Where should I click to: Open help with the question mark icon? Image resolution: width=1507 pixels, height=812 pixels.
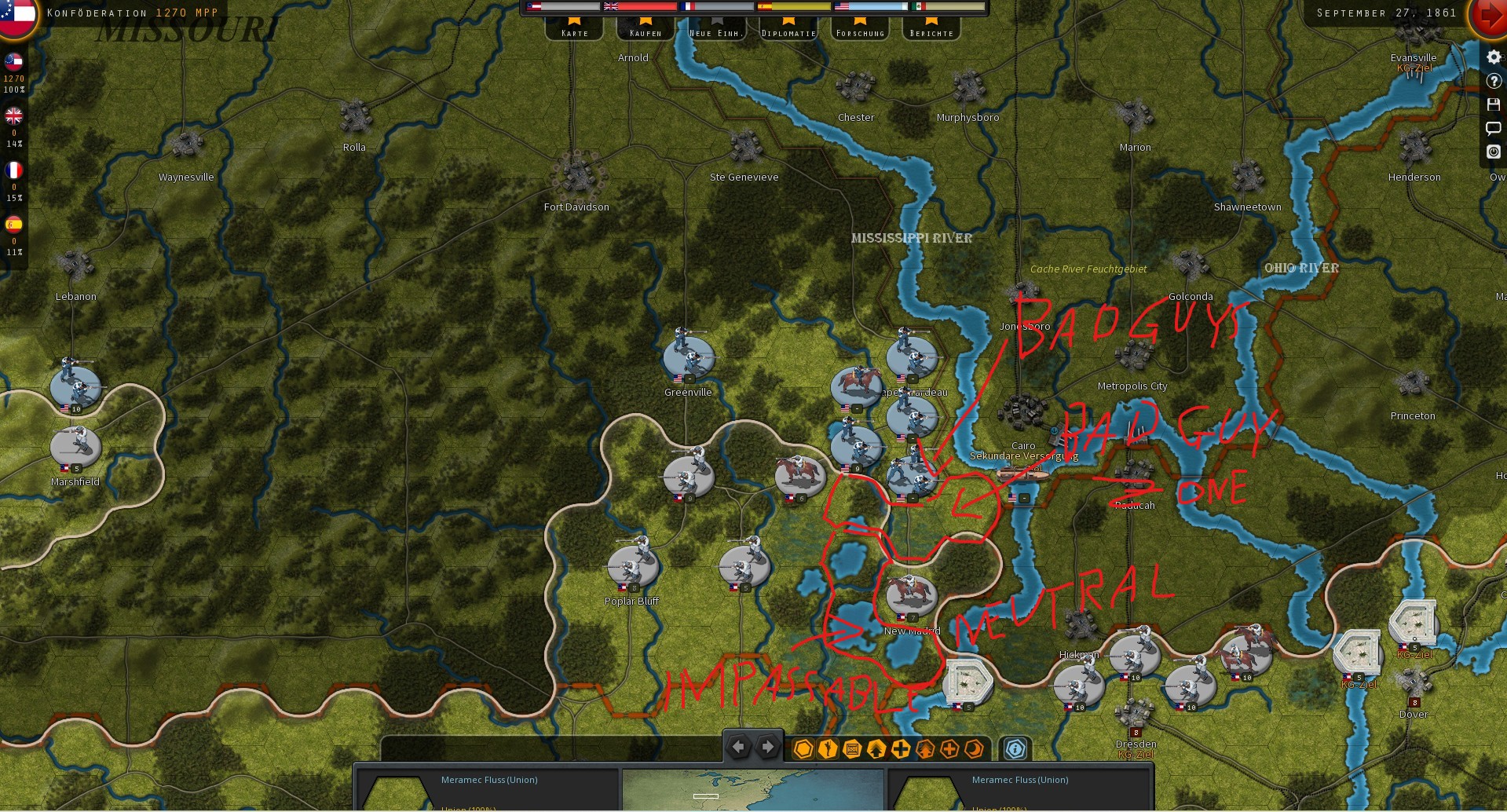coord(1493,79)
